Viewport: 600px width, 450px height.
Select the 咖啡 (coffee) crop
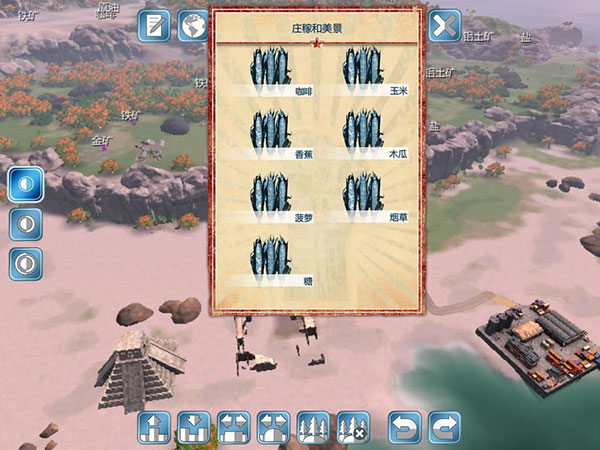268,70
